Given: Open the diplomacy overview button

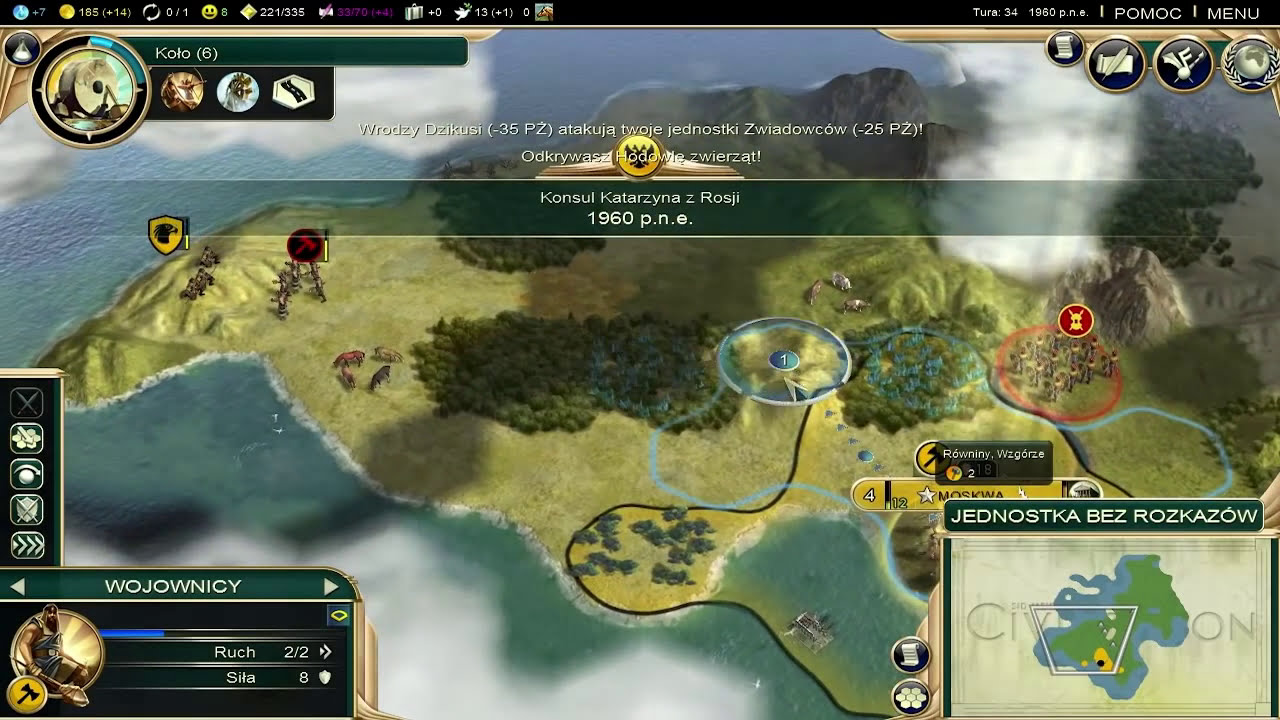Looking at the screenshot, I should [1184, 64].
